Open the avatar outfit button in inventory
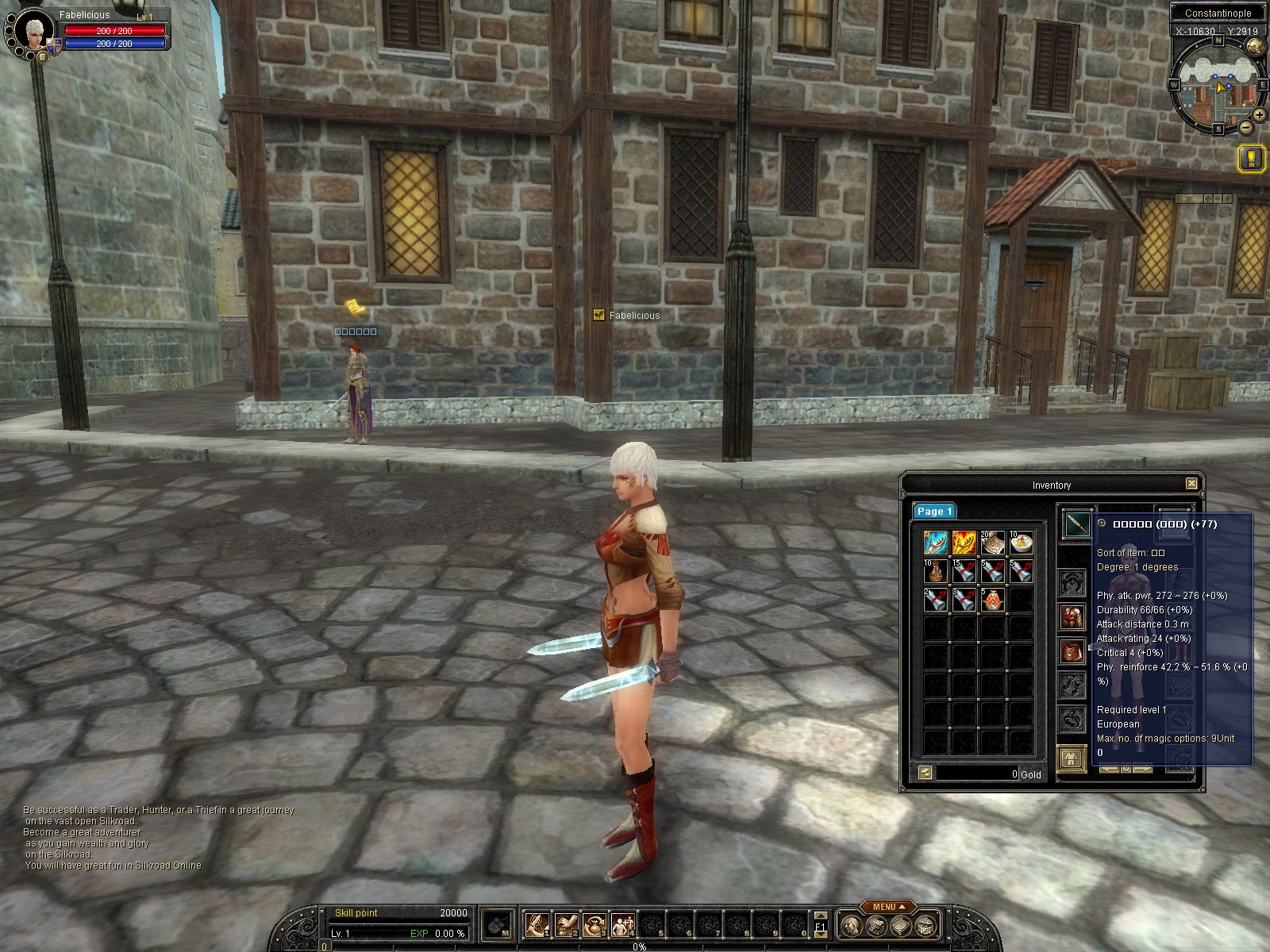Viewport: 1270px width, 952px height. 1072,759
